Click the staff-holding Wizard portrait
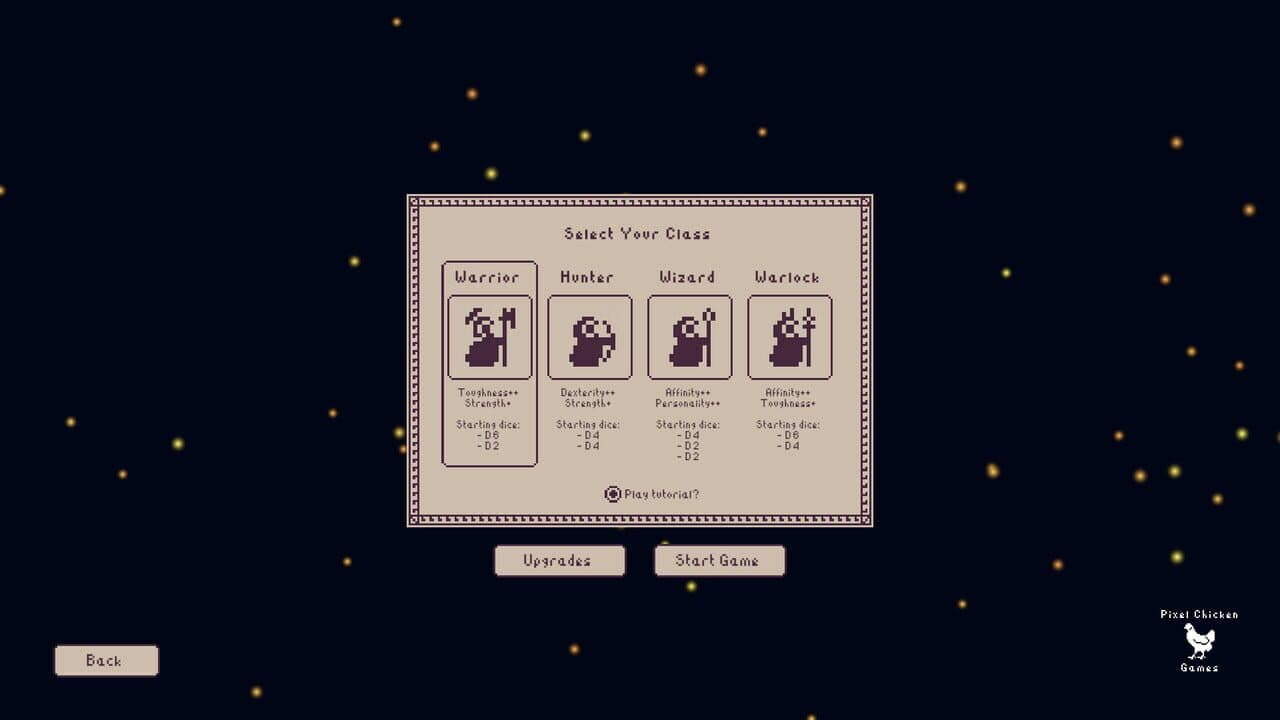 [x=689, y=336]
